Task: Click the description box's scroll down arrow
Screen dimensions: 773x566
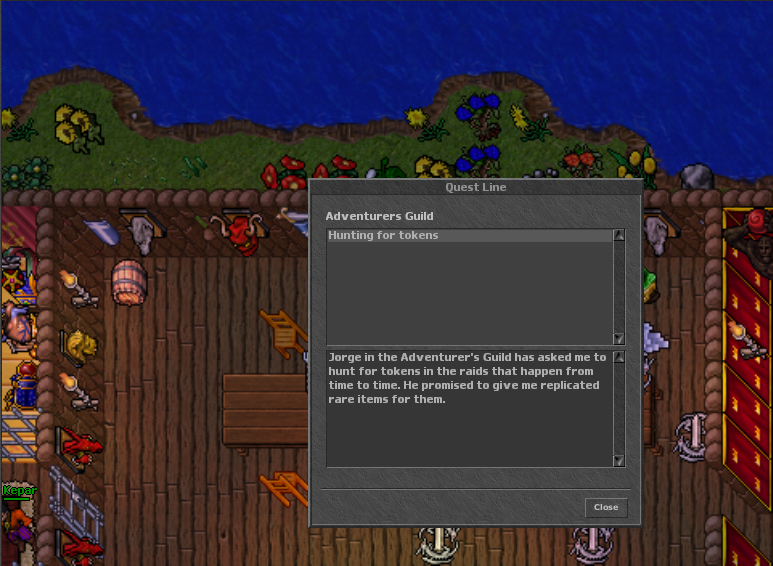Action: [619, 460]
